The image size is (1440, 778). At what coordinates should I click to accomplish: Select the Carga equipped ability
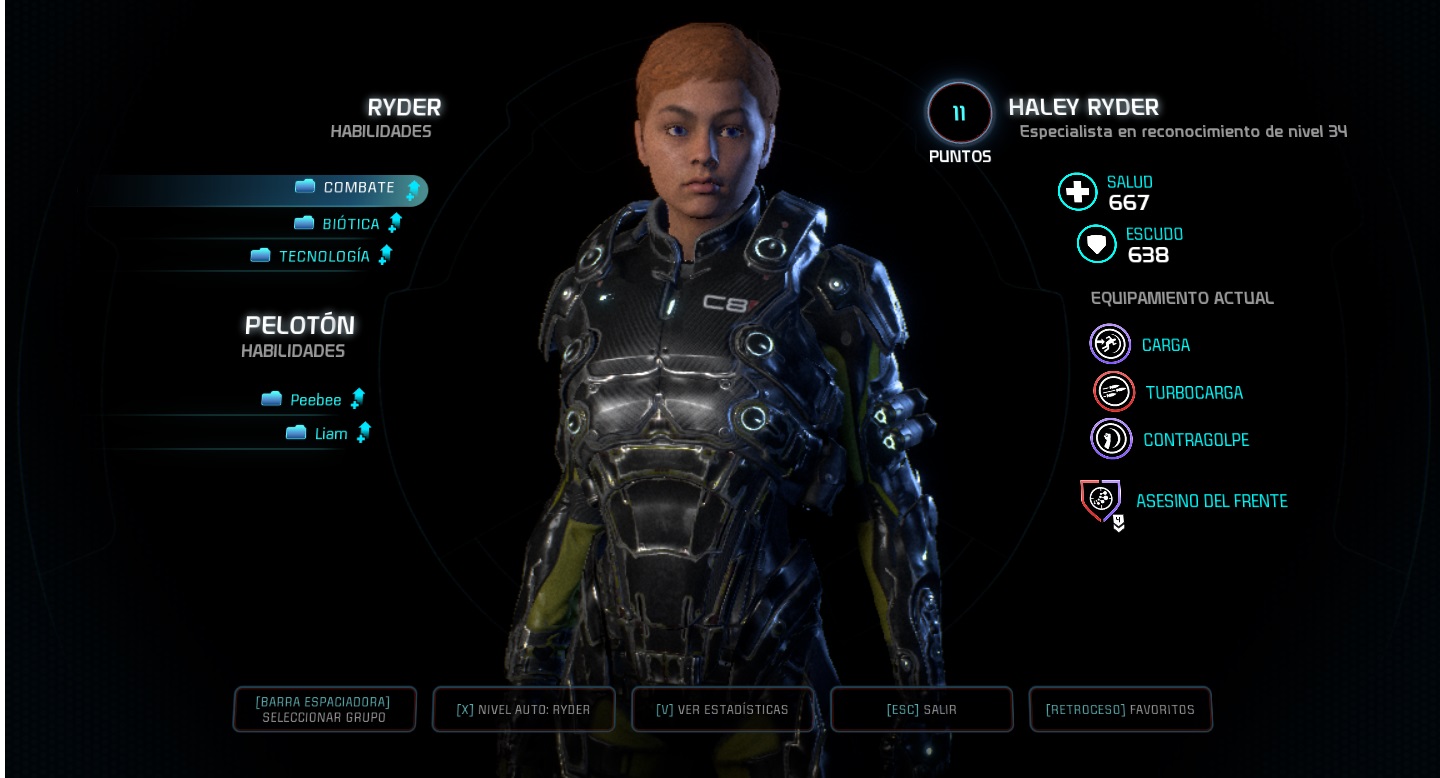[x=1110, y=345]
